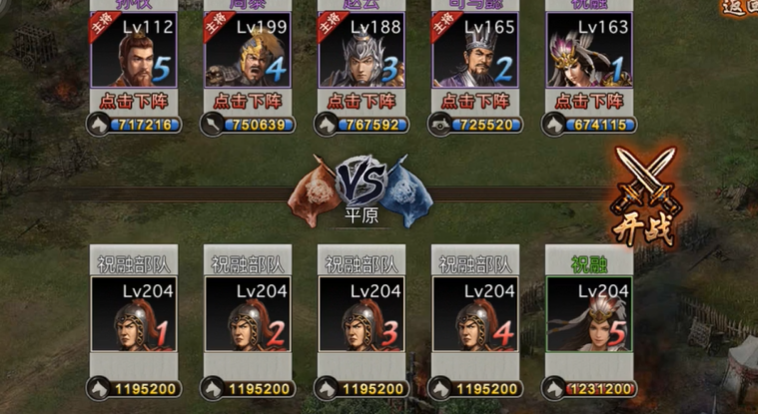Inspect enemy commander 祝融 in slot 5
Viewport: 758px width, 414px height.
click(x=589, y=314)
